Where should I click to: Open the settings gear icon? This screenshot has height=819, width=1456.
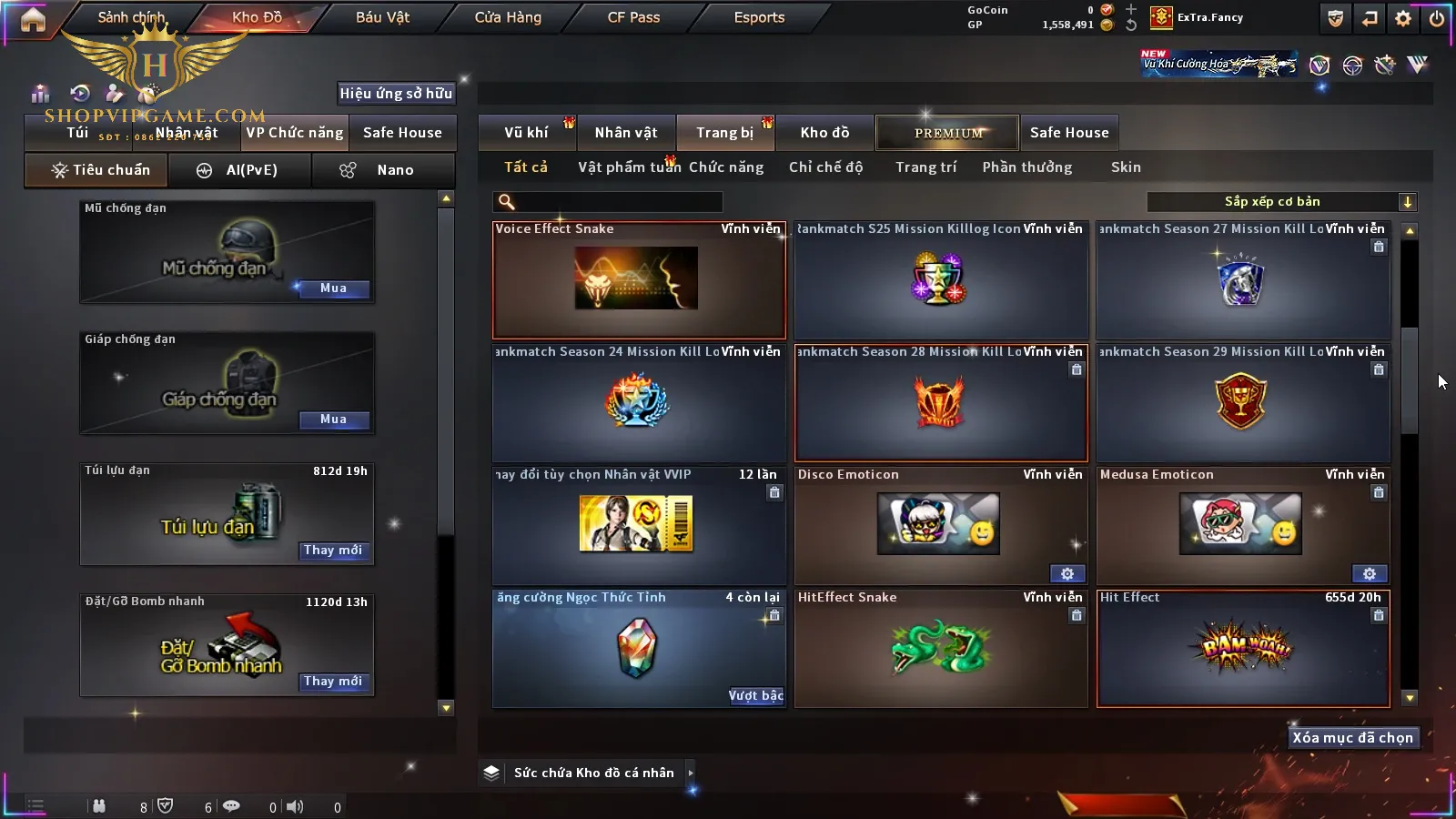[1403, 18]
